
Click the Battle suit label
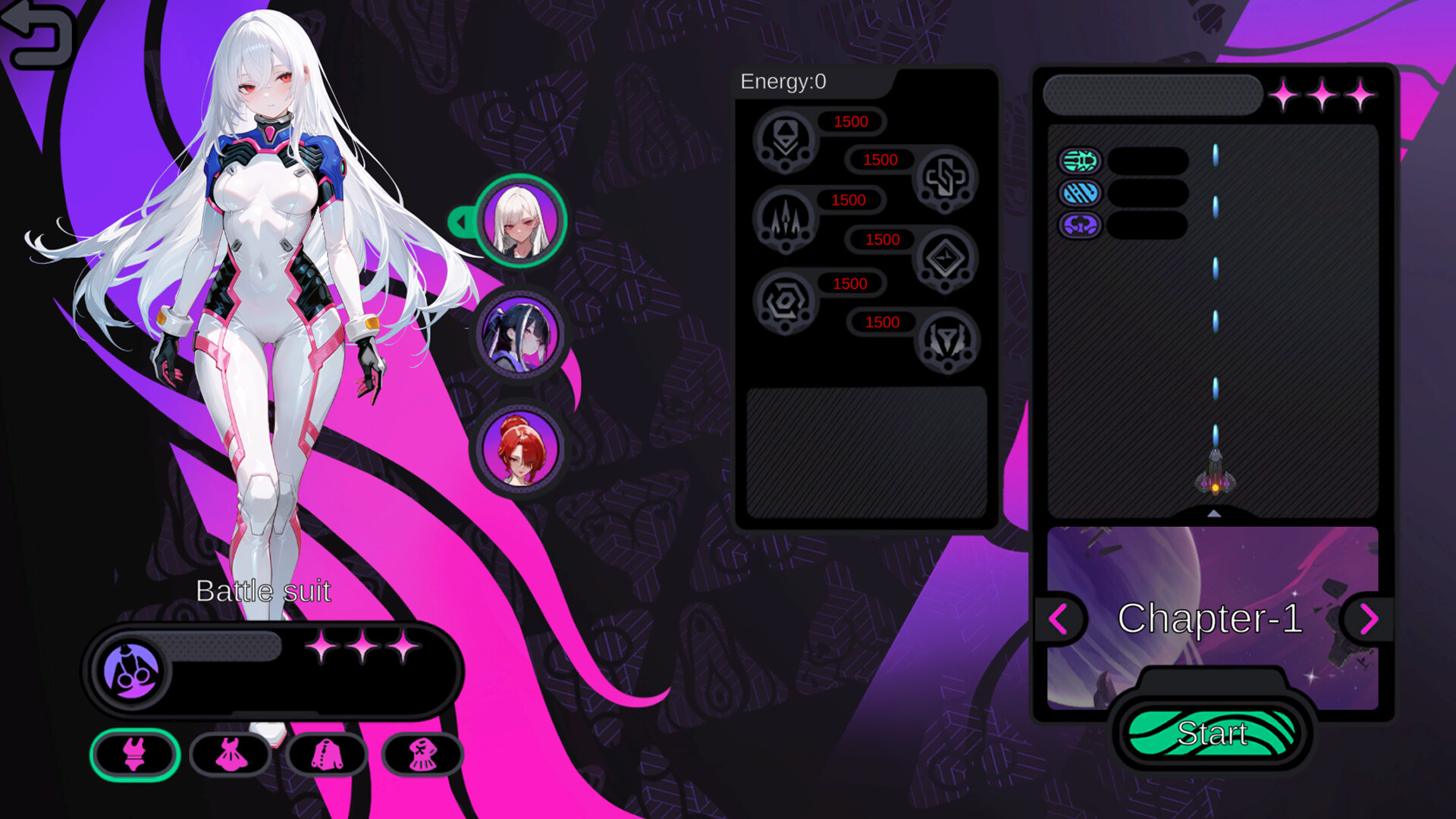coord(264,591)
